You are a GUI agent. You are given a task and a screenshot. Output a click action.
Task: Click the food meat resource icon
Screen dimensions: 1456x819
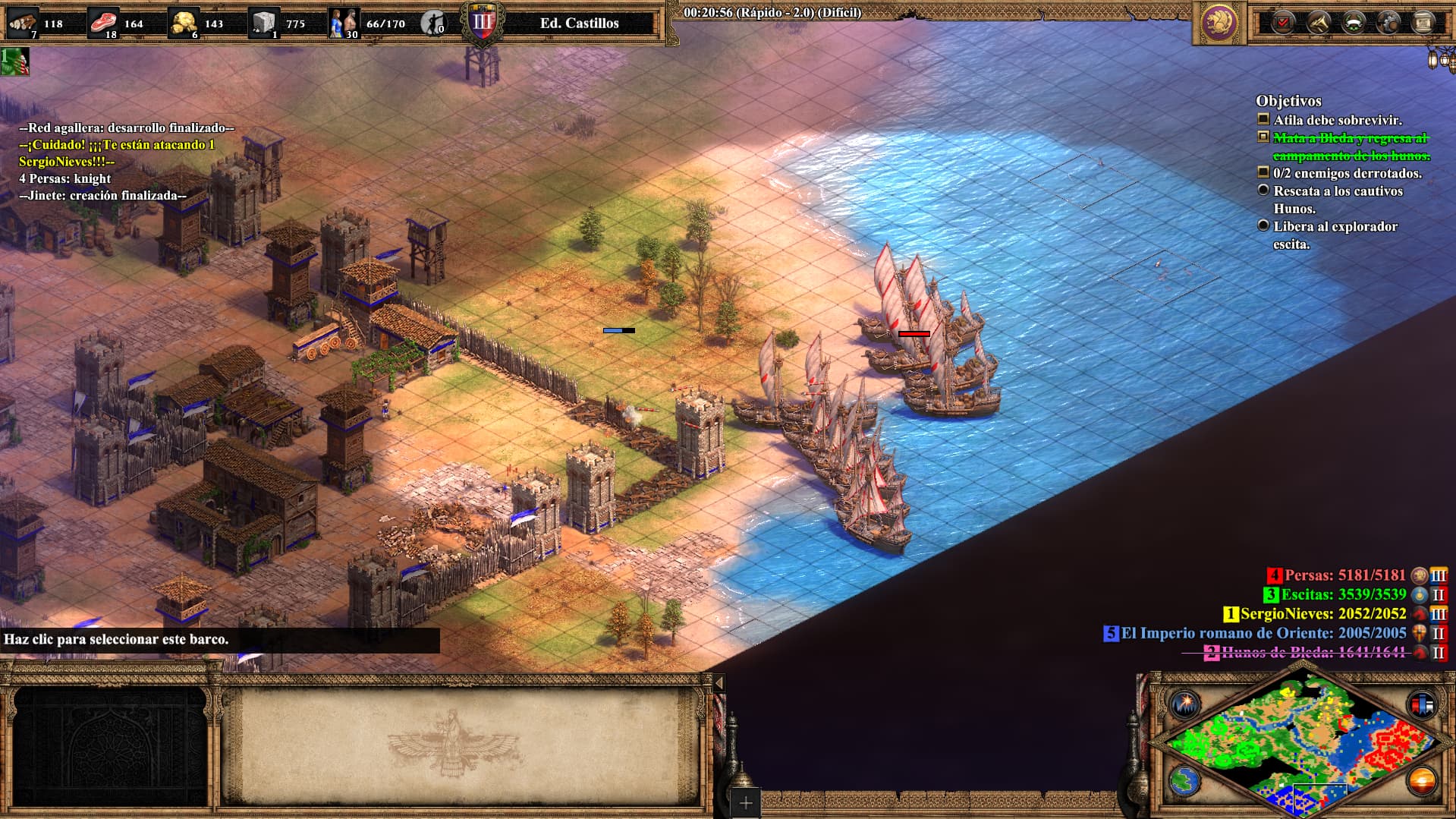coord(103,23)
